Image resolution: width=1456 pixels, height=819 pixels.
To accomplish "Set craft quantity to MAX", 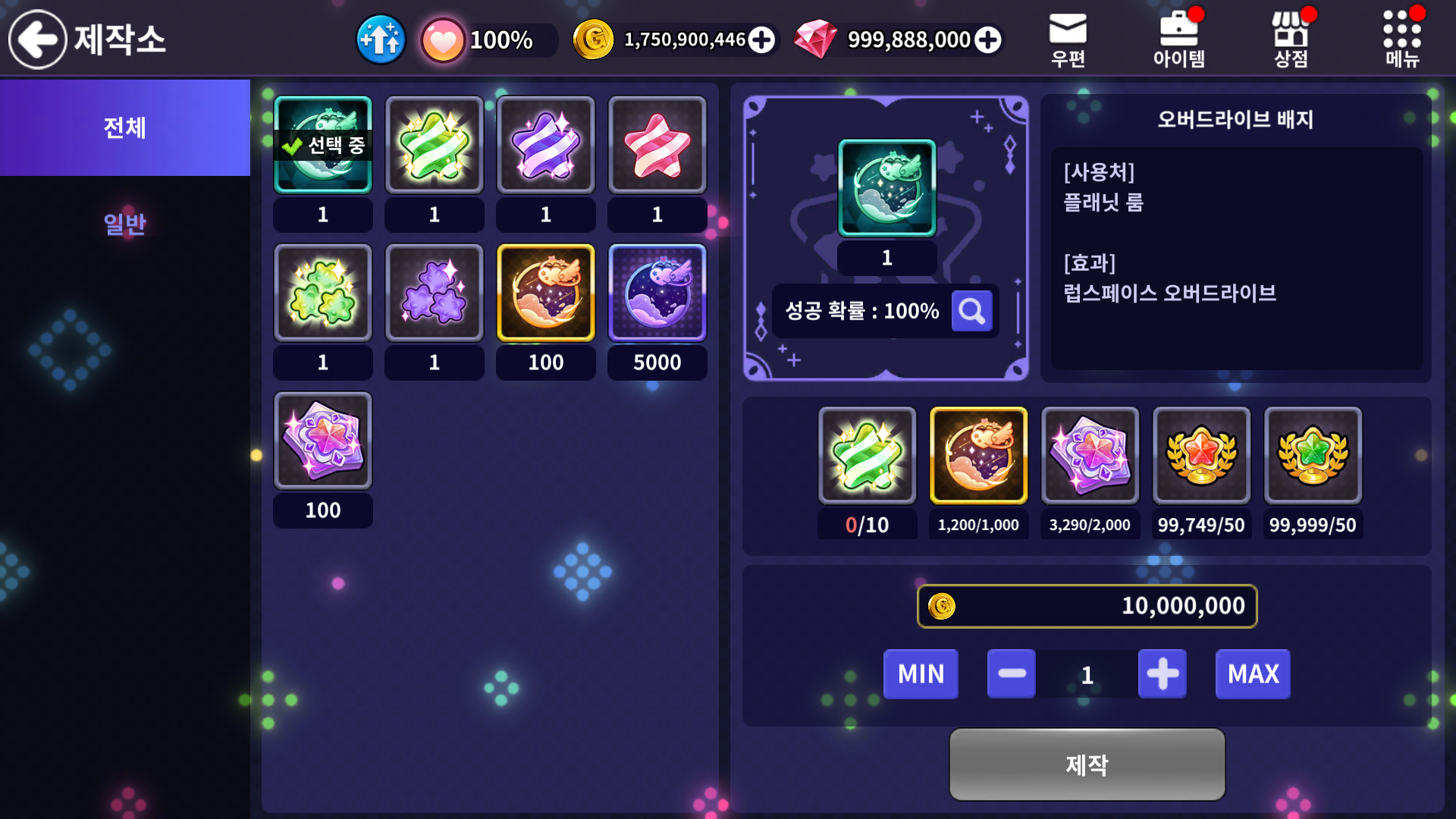I will point(1253,674).
